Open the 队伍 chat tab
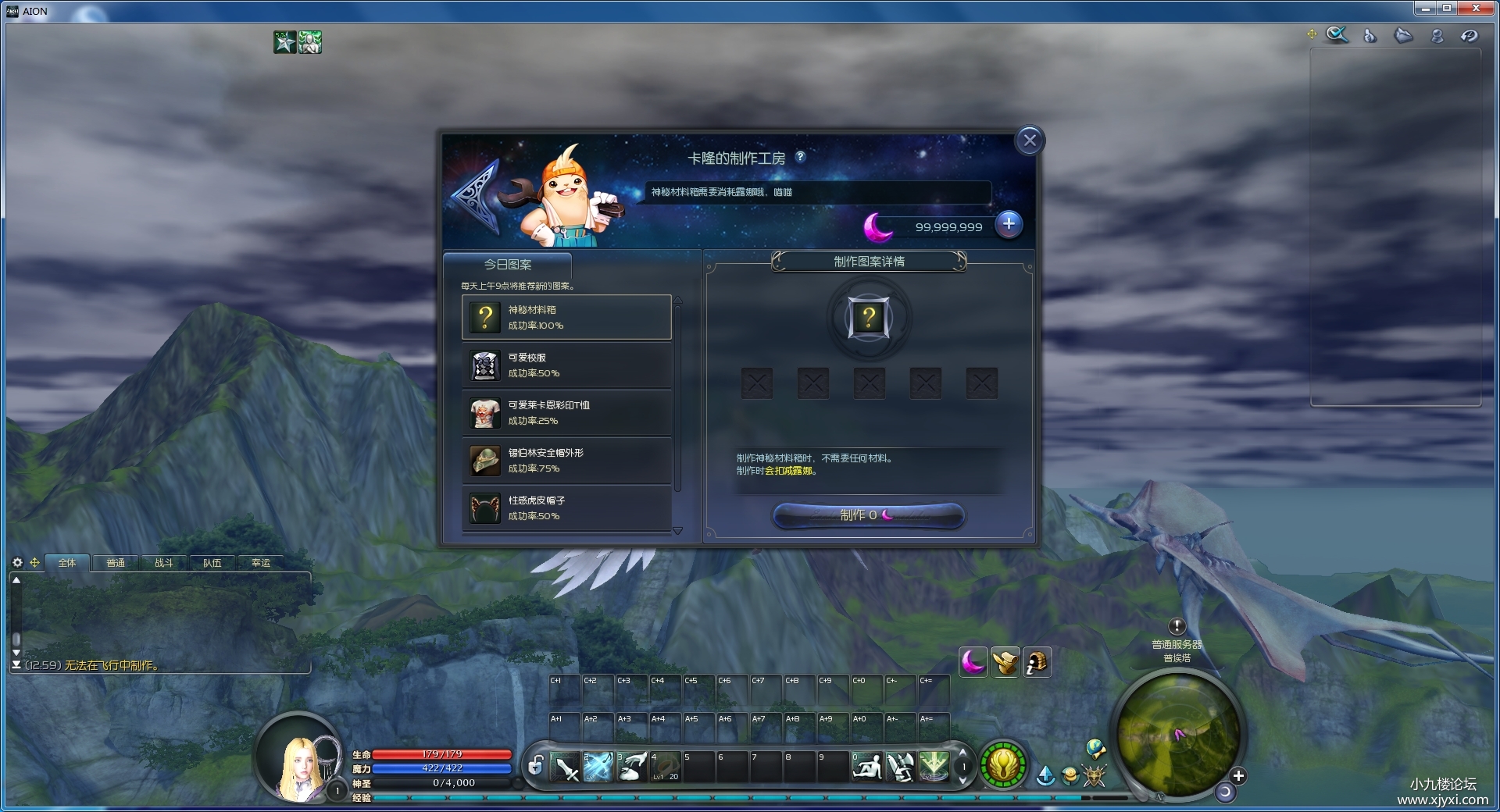Screen dimensions: 1500x812 pyautogui.click(x=212, y=563)
